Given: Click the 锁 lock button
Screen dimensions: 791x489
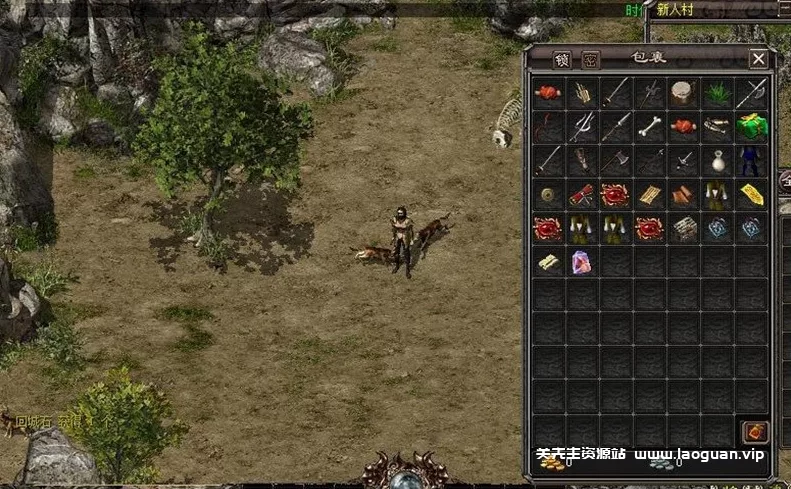Looking at the screenshot, I should point(561,59).
